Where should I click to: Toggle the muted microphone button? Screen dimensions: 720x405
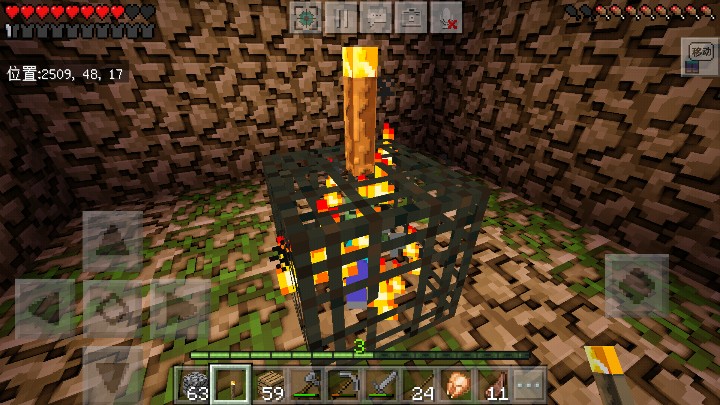(x=445, y=16)
